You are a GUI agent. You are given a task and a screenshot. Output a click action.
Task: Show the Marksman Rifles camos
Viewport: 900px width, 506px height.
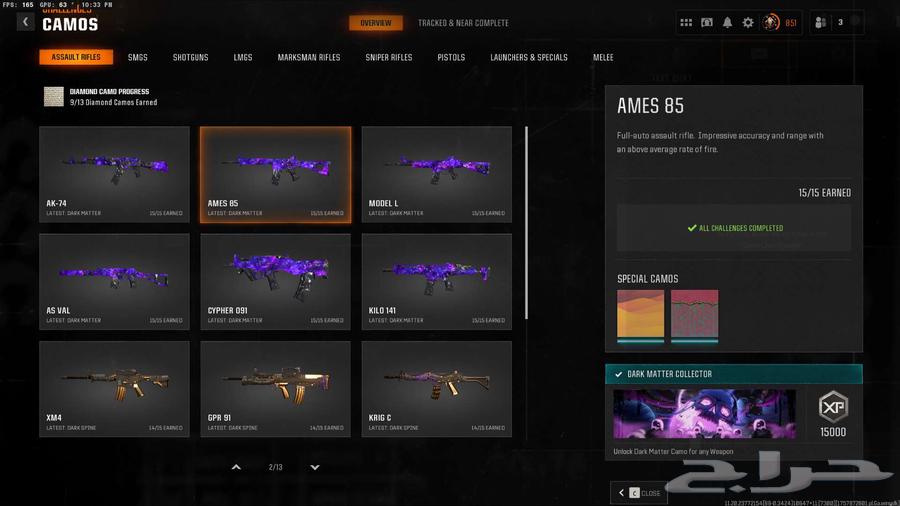[x=309, y=58]
